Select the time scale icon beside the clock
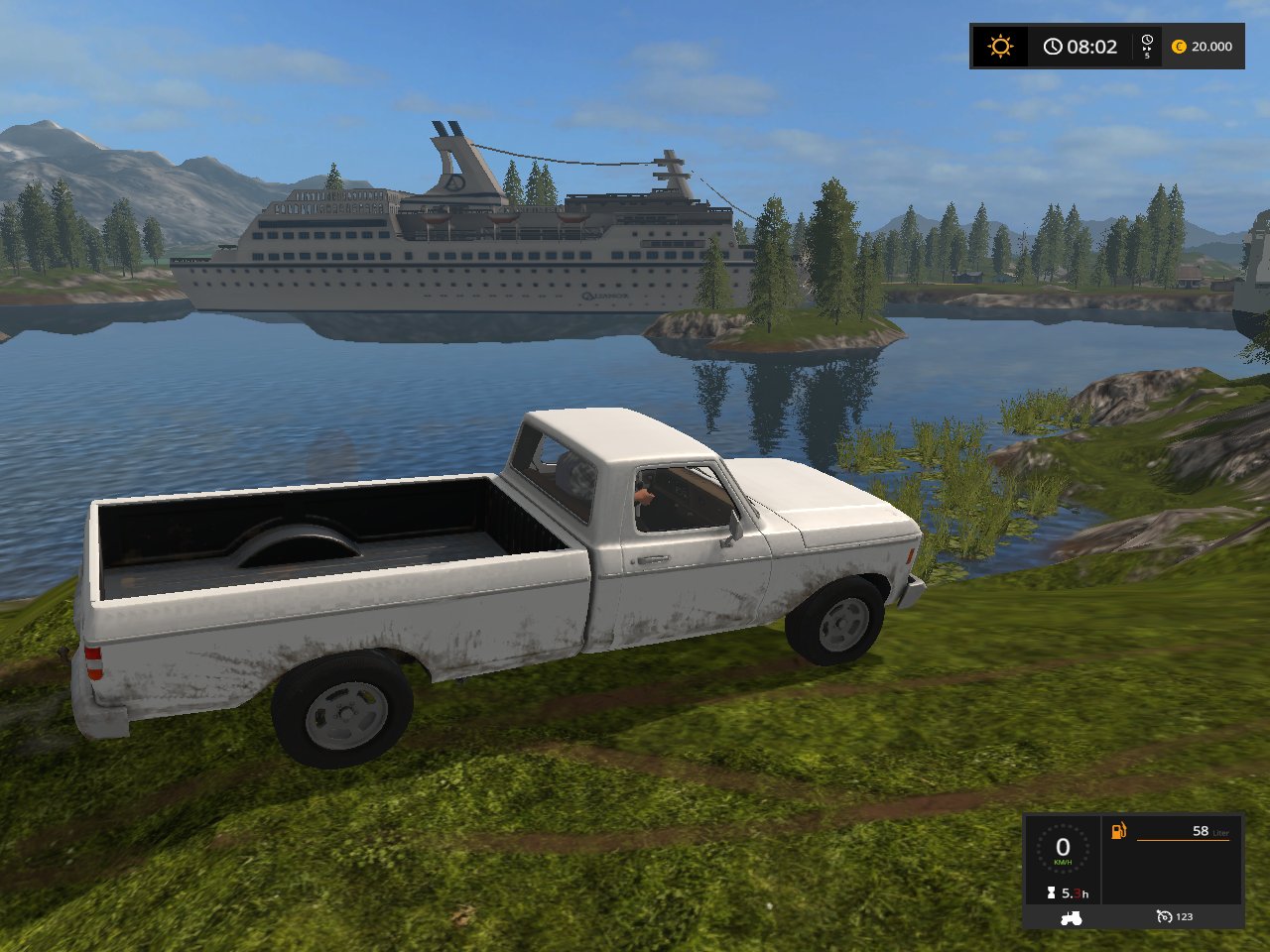Image resolution: width=1270 pixels, height=952 pixels. click(1147, 46)
